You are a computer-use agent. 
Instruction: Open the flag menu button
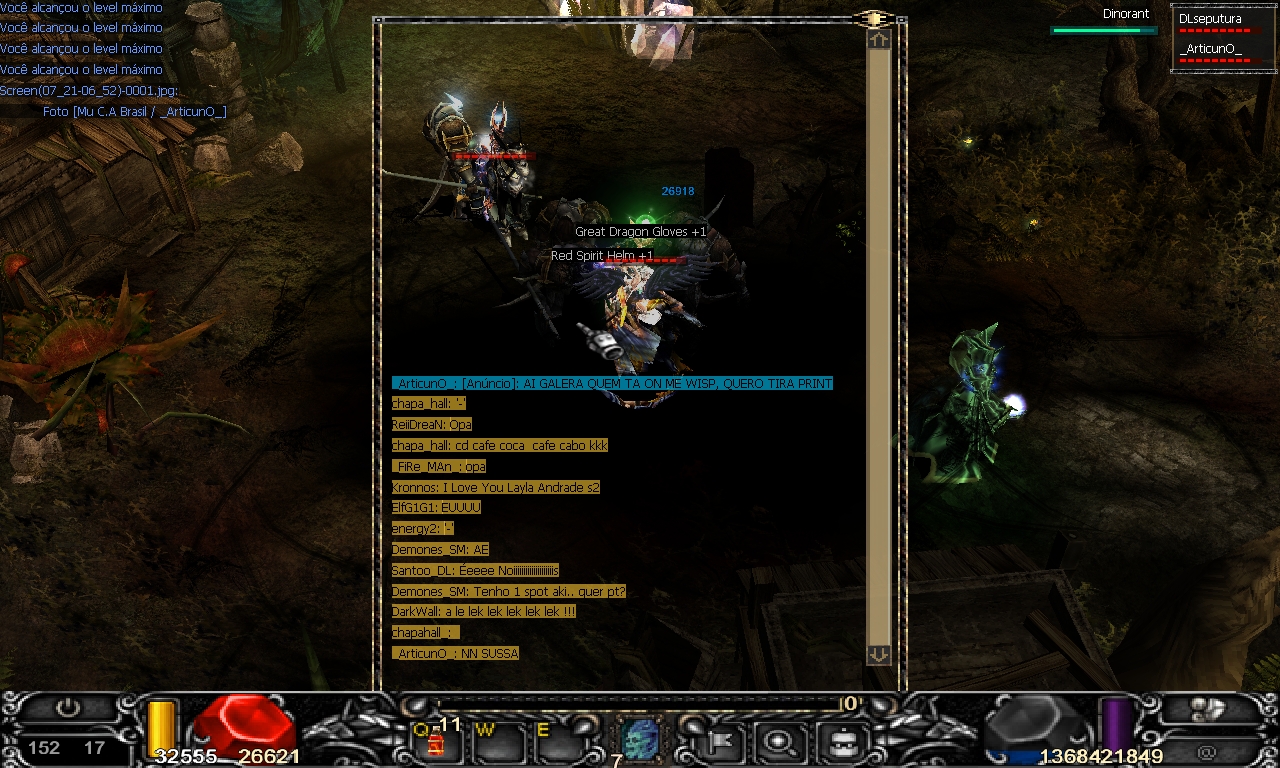[x=718, y=741]
